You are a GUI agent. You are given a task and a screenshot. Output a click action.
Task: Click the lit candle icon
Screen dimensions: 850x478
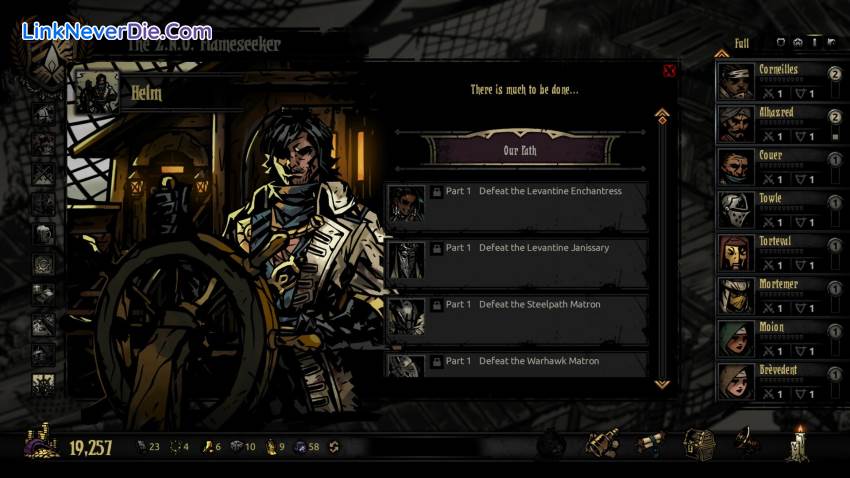(797, 443)
